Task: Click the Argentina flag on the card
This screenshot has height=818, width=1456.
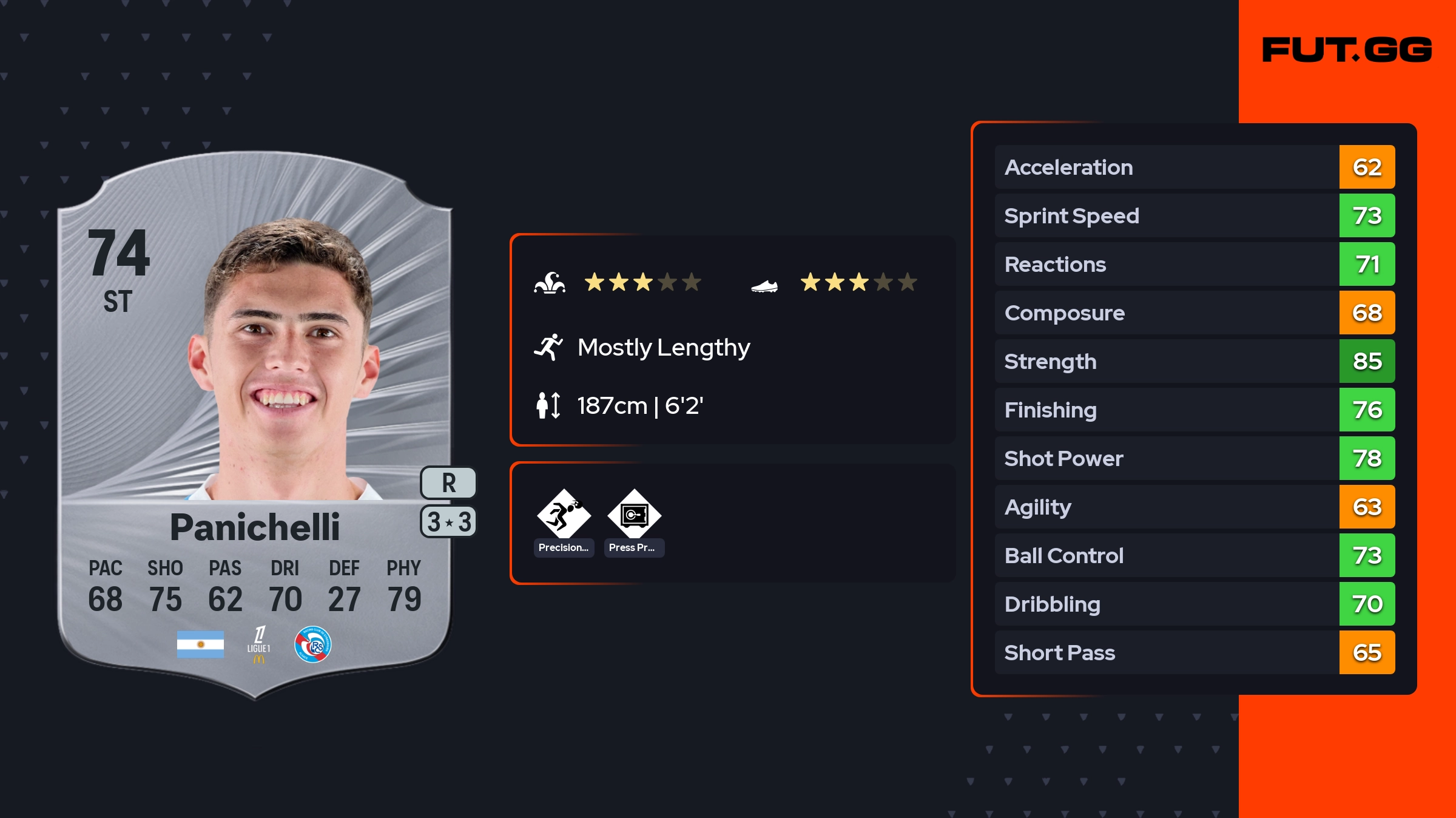Action: tap(200, 644)
